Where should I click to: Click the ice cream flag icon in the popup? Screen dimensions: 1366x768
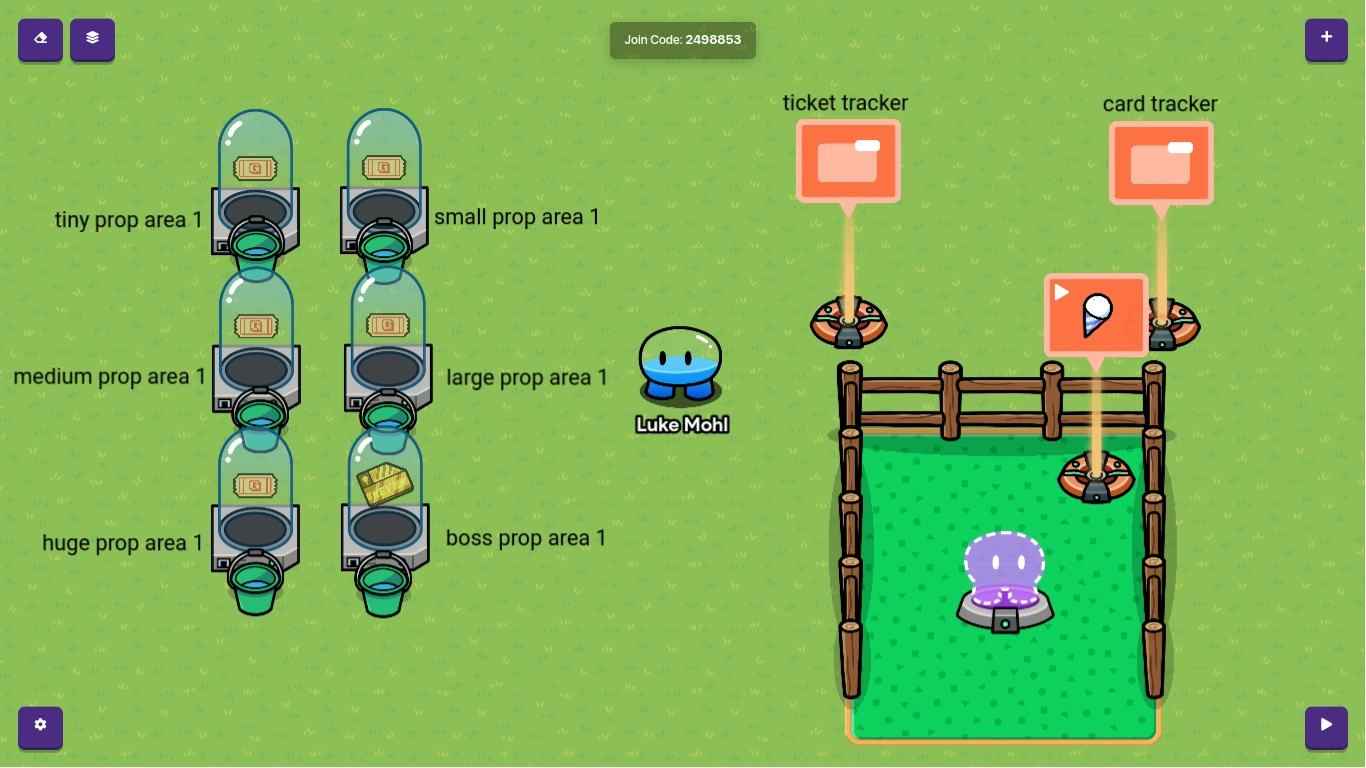tap(1095, 315)
